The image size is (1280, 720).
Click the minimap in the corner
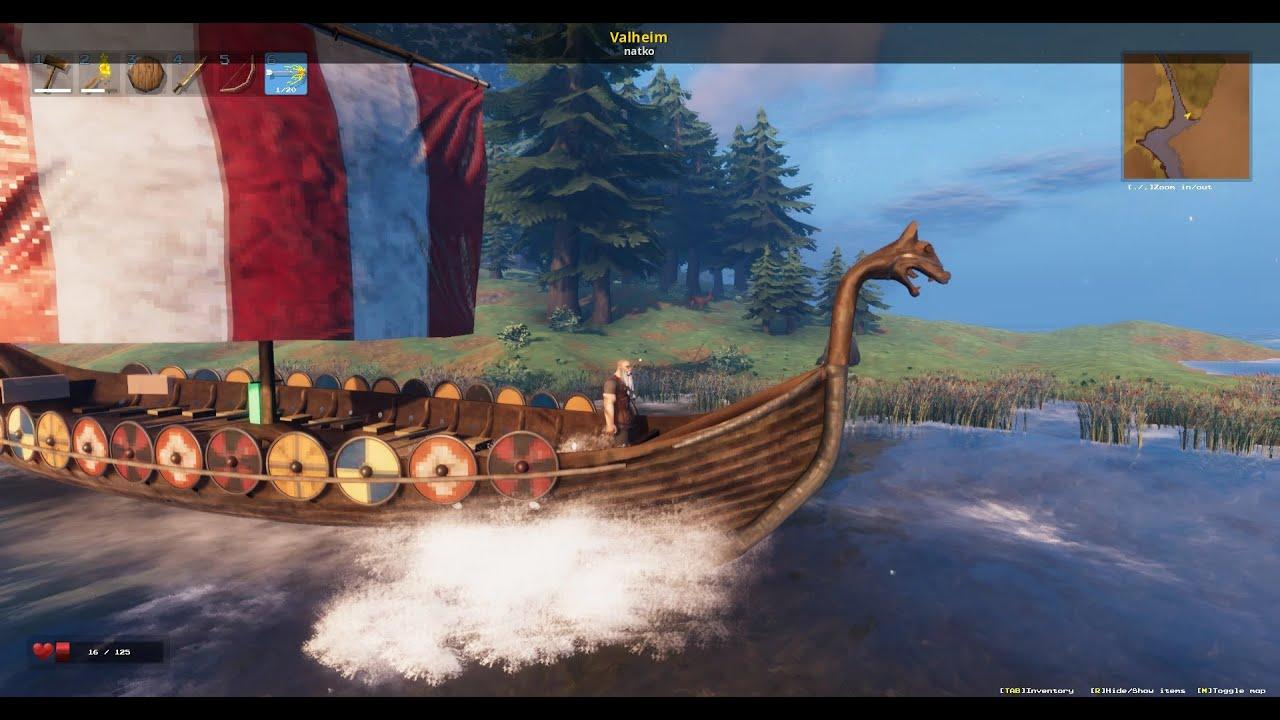point(1186,116)
